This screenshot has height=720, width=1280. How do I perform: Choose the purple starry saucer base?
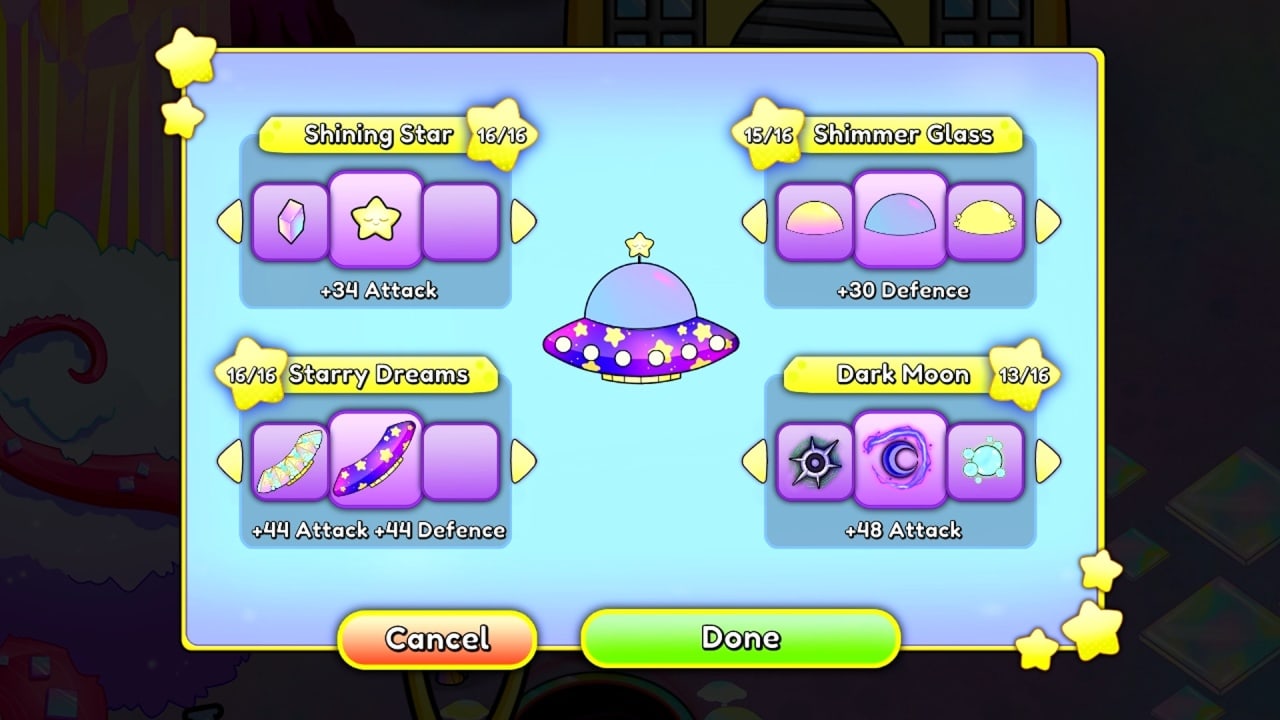coord(376,460)
